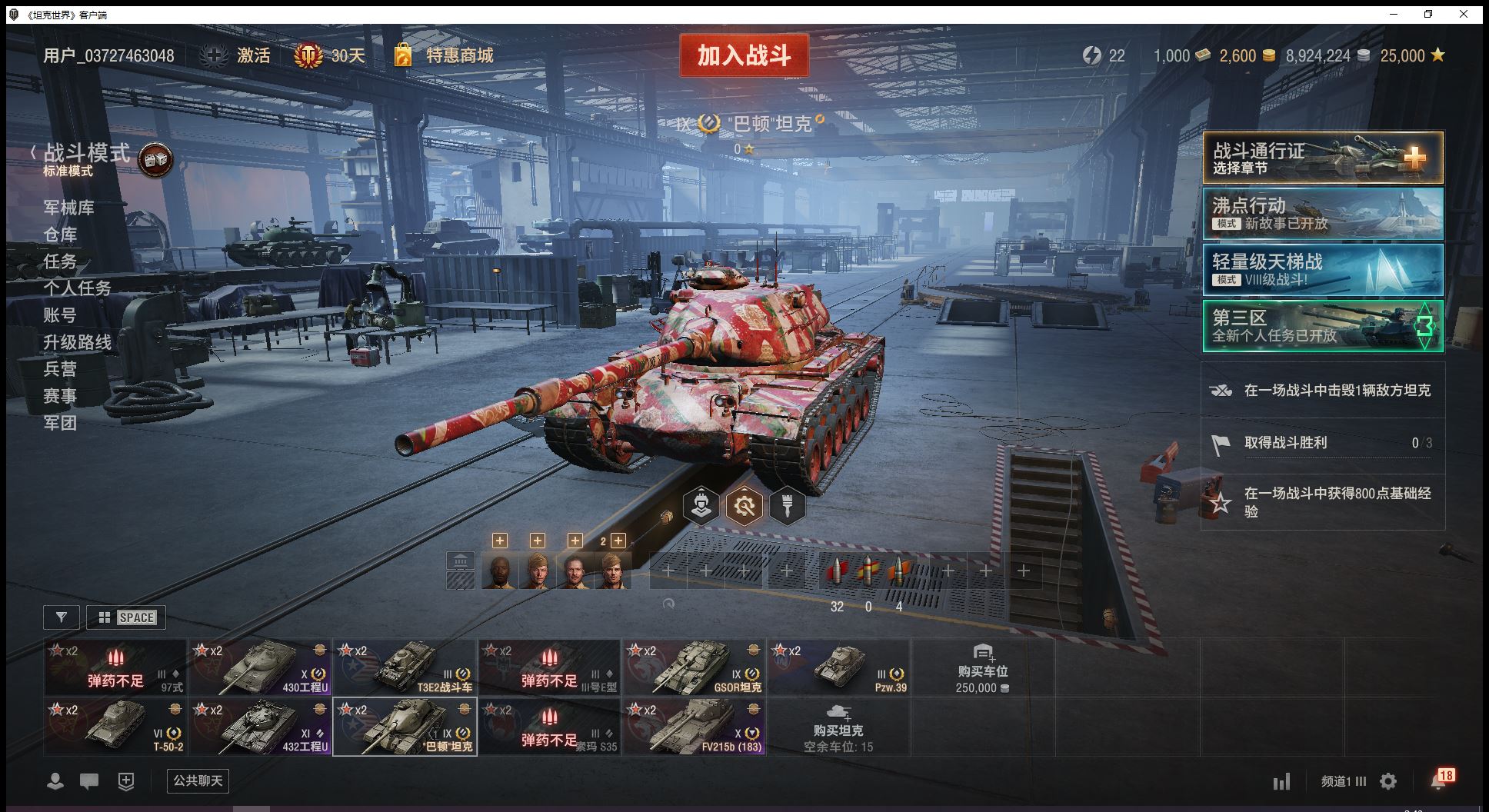Open the tank carousel filter

point(62,617)
